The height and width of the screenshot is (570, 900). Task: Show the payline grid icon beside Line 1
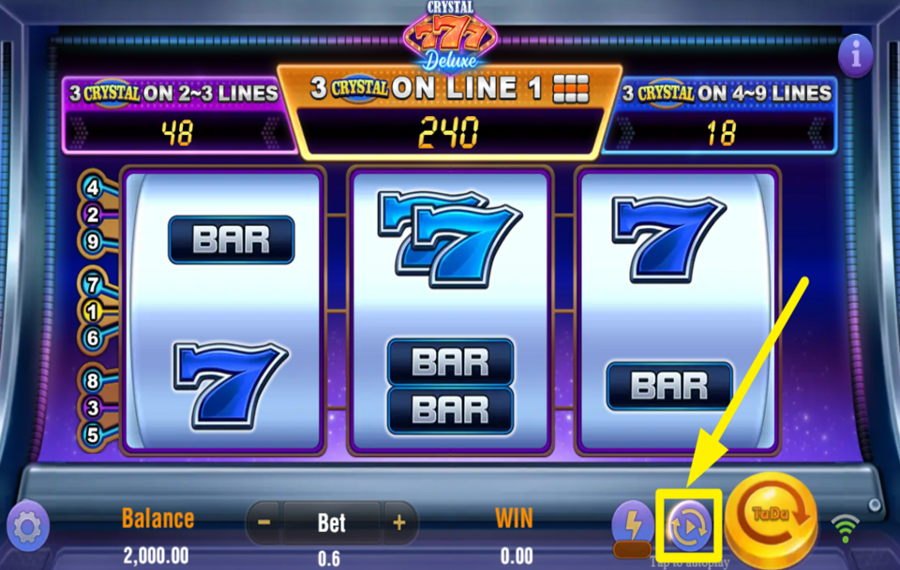click(572, 88)
